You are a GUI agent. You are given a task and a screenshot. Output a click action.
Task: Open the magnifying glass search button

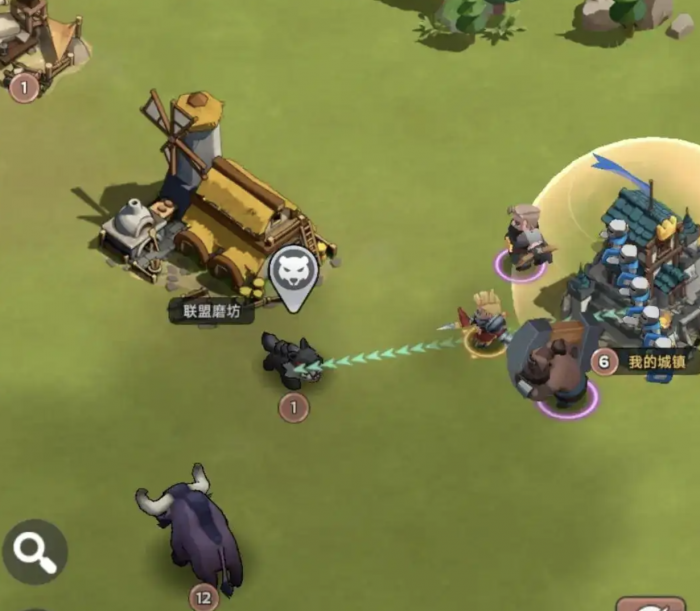35,551
